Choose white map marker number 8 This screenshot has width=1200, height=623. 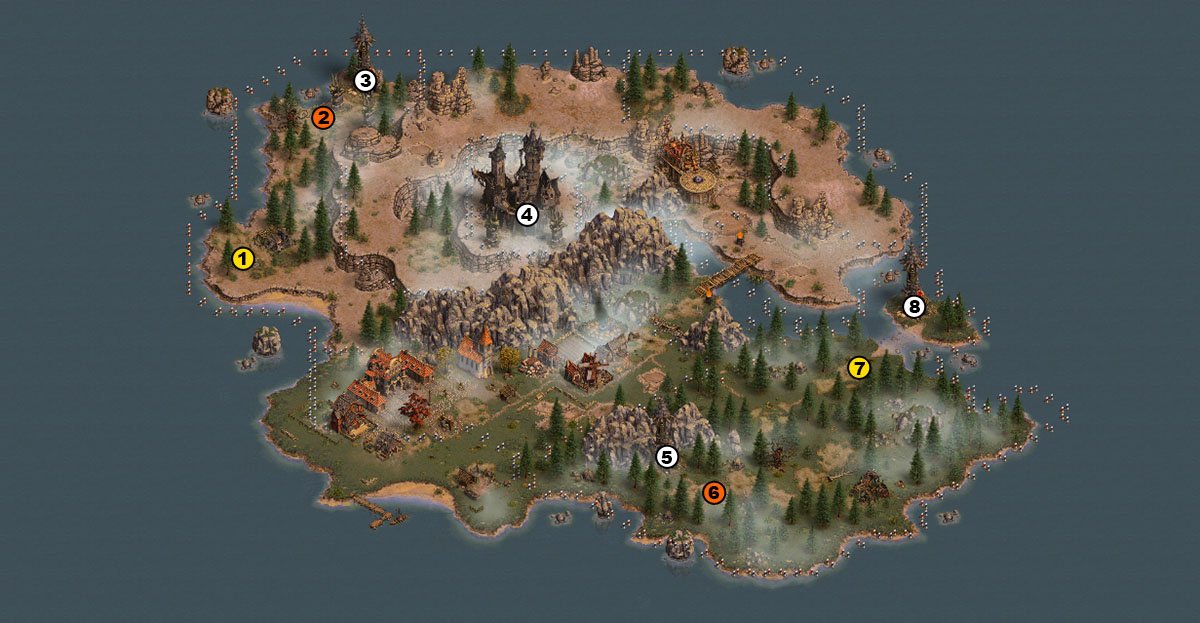[913, 307]
